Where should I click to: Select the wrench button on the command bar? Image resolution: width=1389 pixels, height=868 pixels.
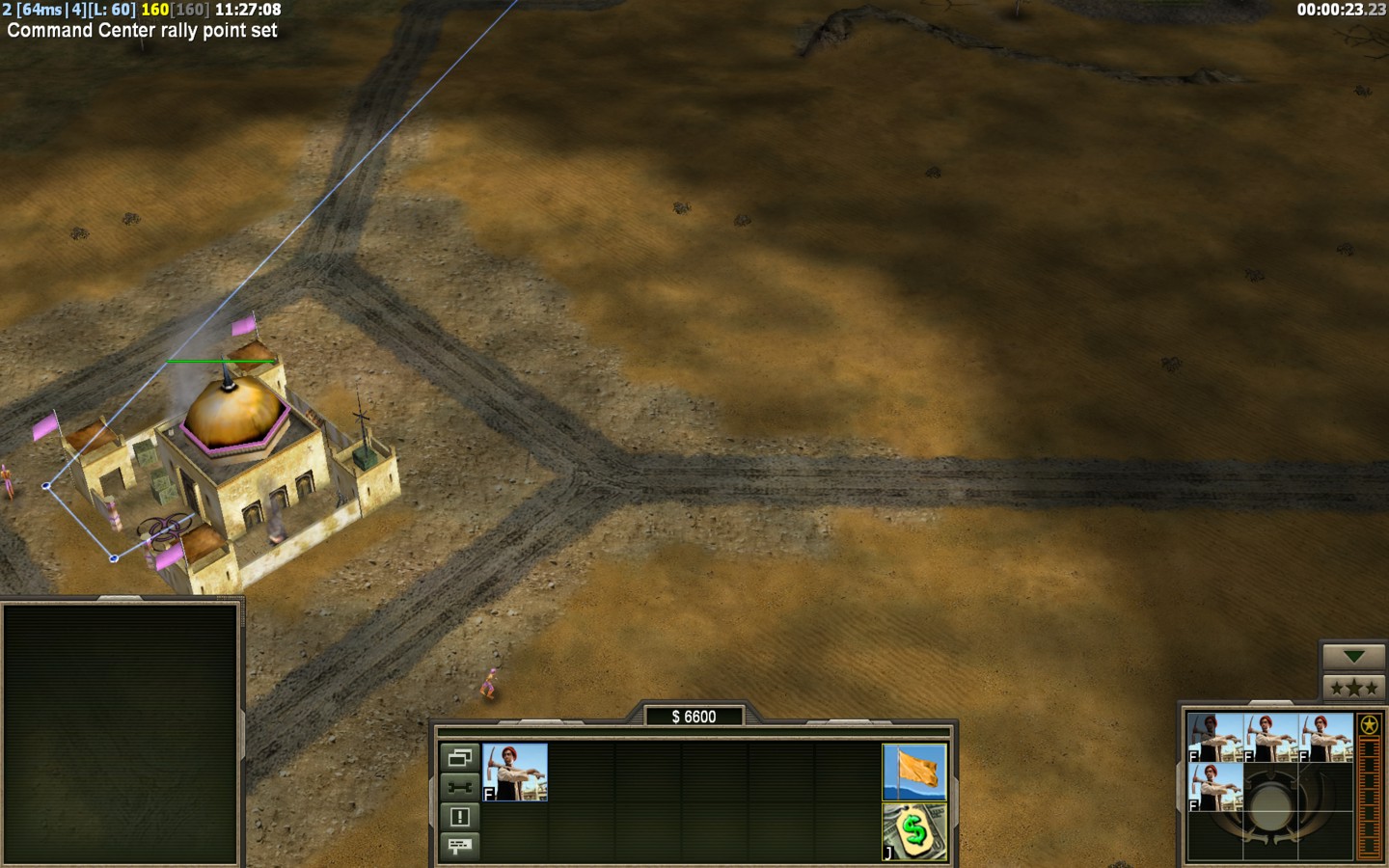pos(460,787)
